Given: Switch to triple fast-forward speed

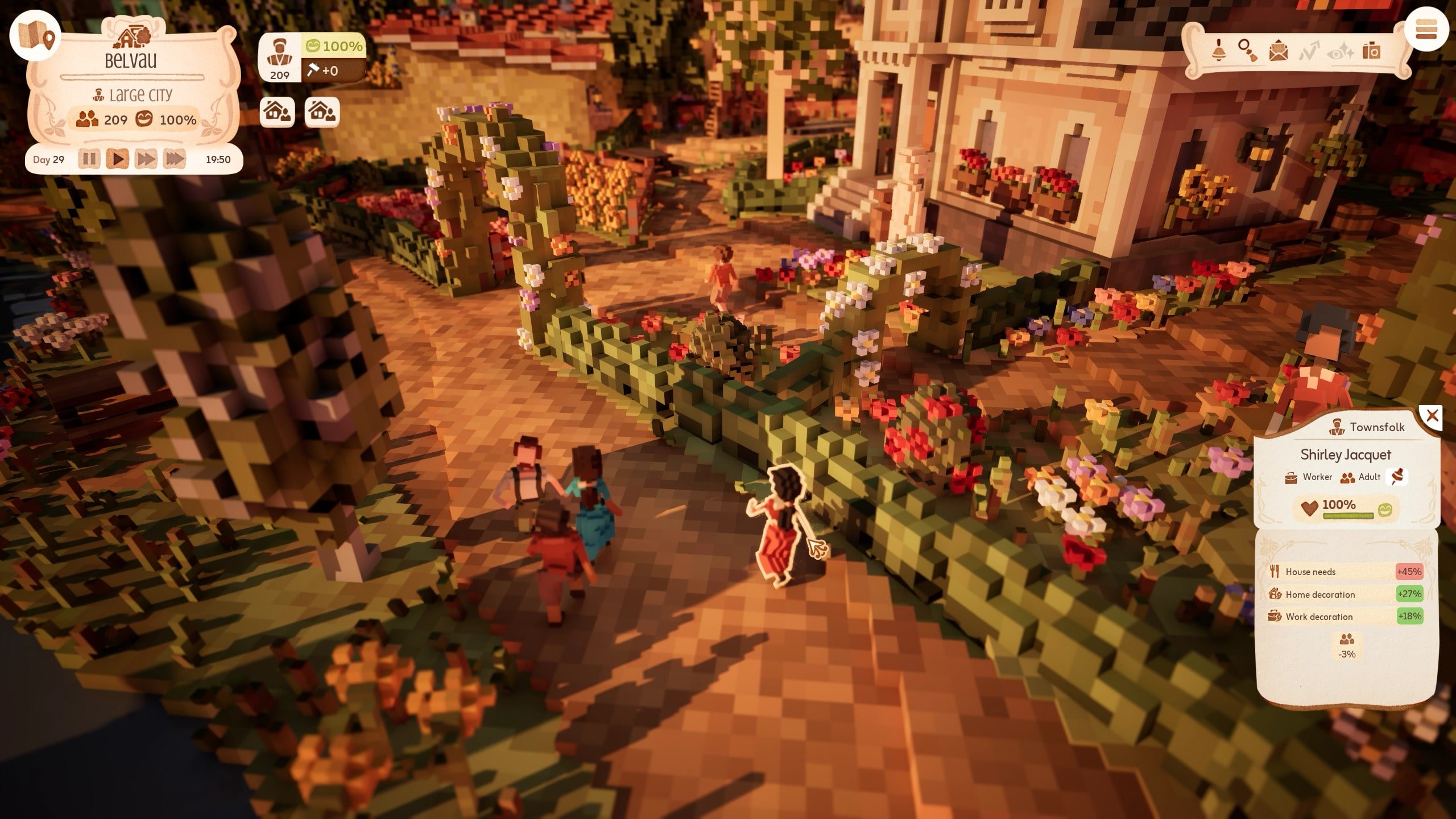Looking at the screenshot, I should [175, 159].
